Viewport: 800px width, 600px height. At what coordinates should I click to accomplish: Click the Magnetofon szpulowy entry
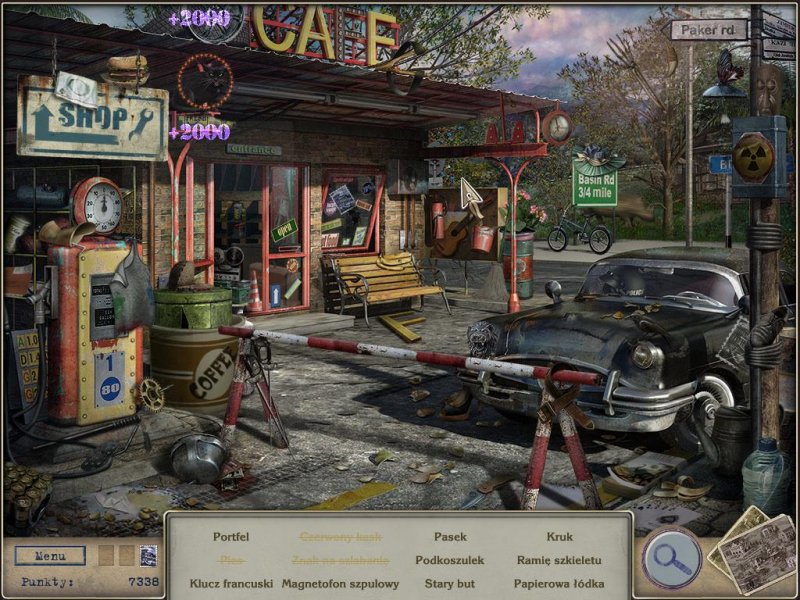(340, 583)
